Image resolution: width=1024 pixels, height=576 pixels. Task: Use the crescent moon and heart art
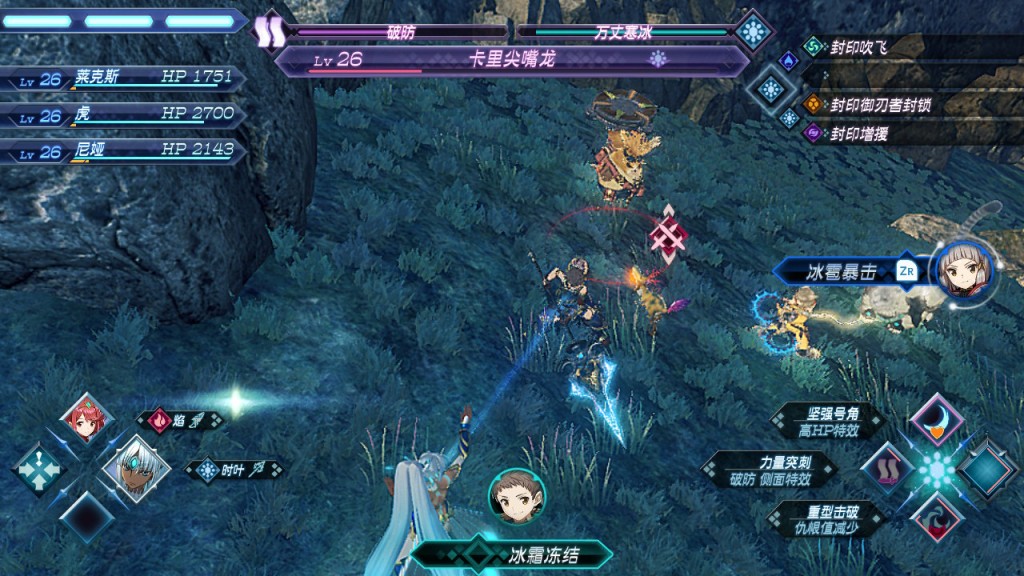(x=937, y=420)
